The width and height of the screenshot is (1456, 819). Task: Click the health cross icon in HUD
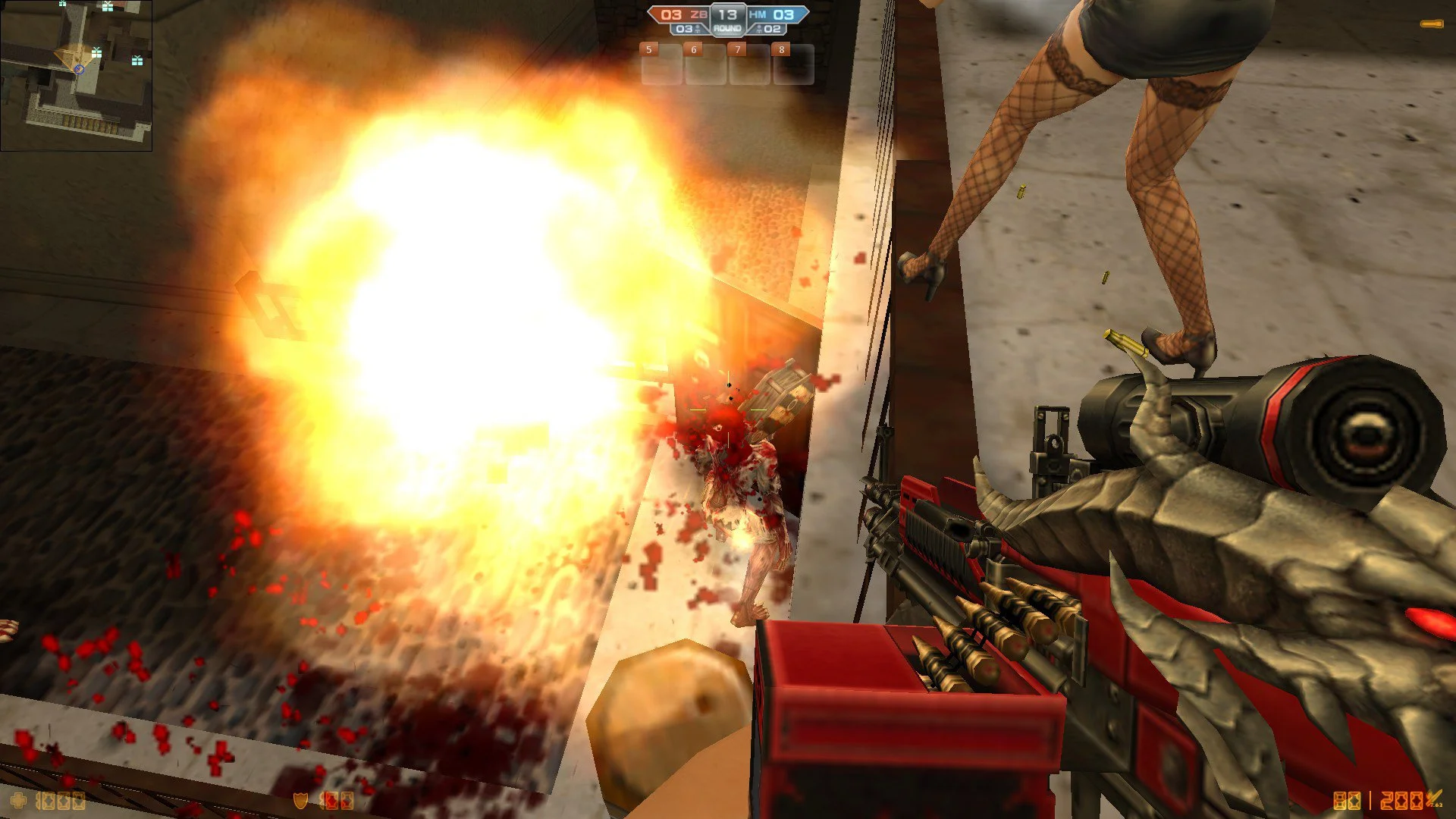[19, 800]
